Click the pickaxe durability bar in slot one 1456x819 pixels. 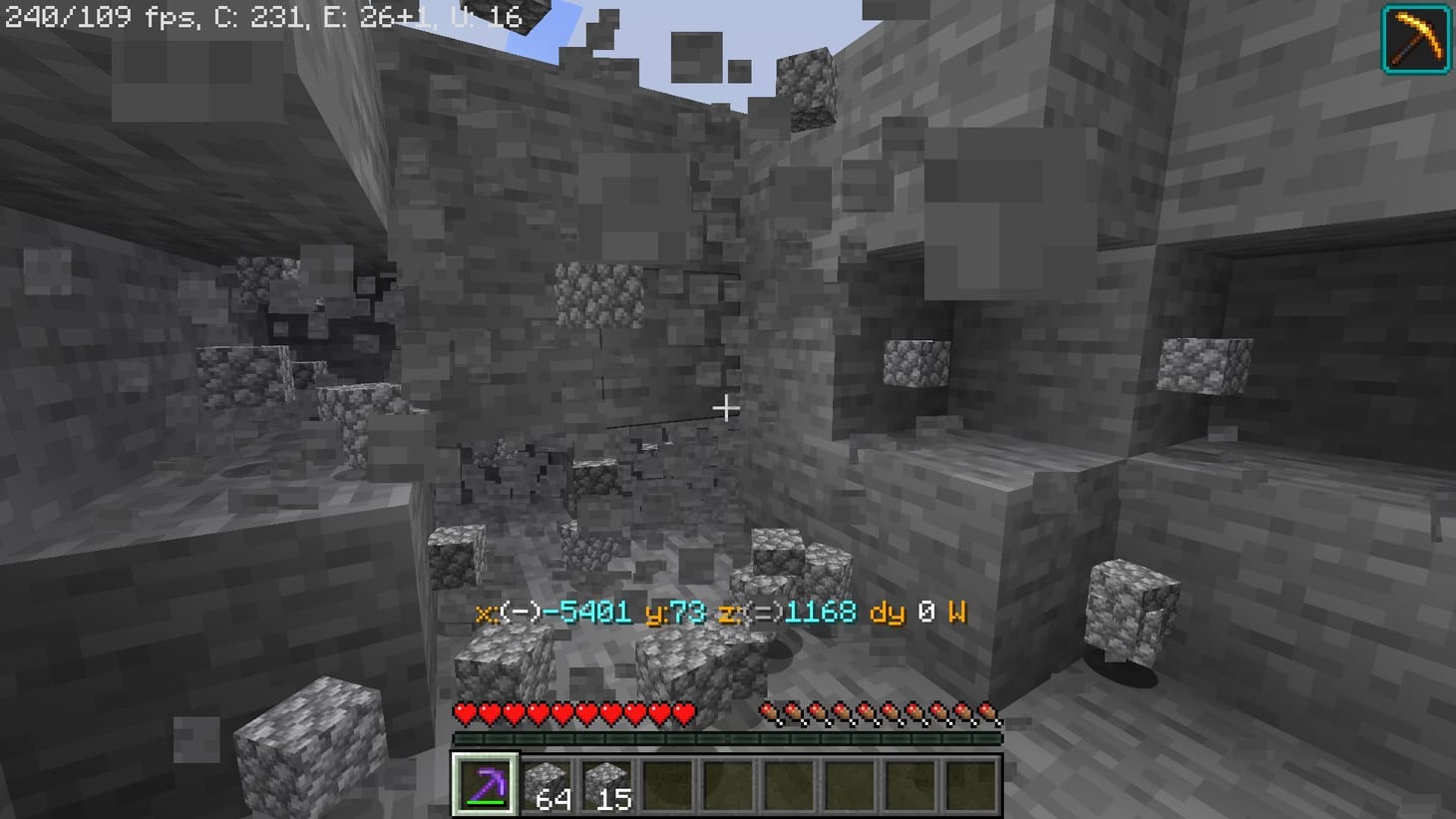(x=486, y=803)
